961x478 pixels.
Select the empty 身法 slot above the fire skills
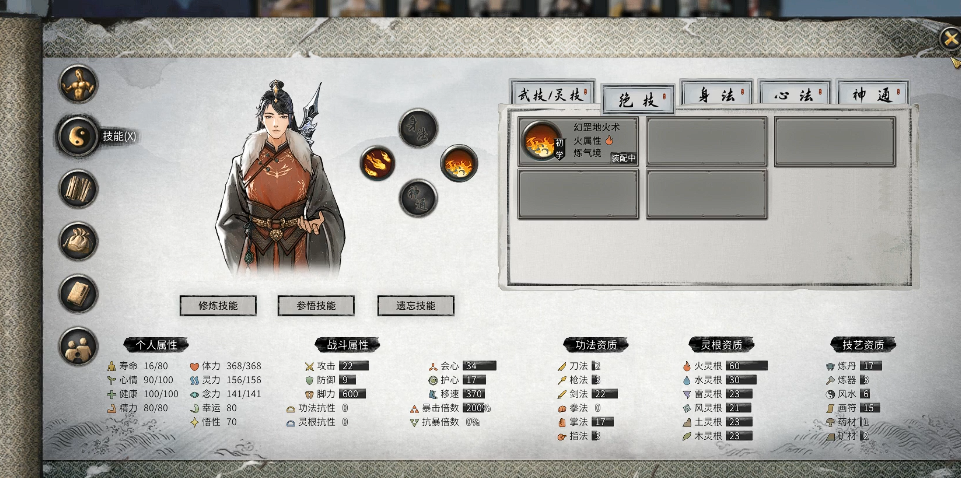coord(418,128)
